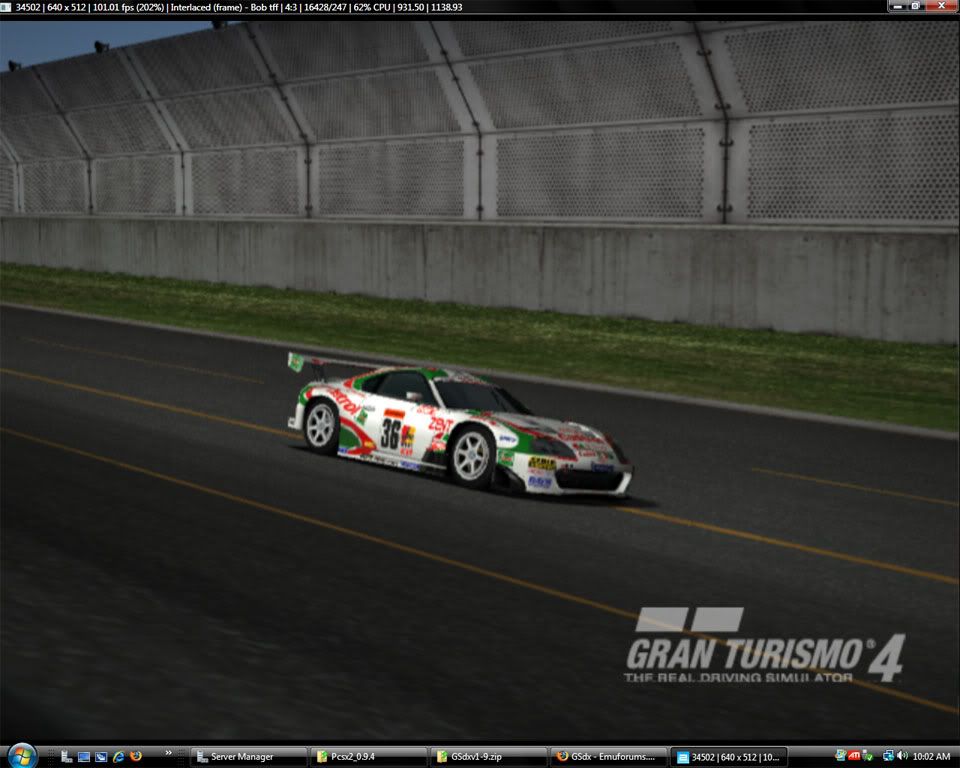The height and width of the screenshot is (768, 960).
Task: Switch to the Pcsx2_0.9.4 taskbar window
Action: (367, 757)
